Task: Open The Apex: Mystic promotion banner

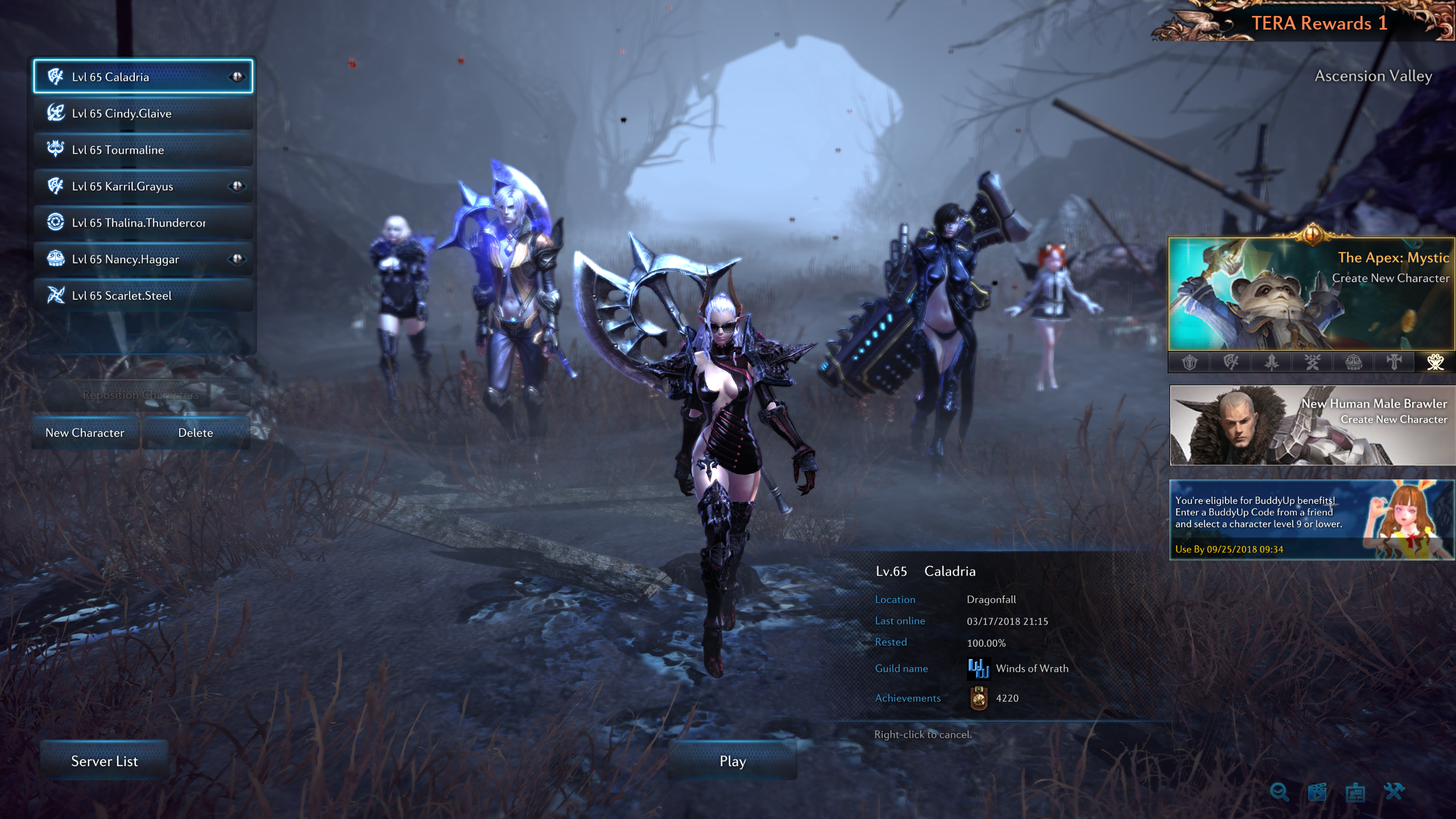Action: click(1311, 293)
